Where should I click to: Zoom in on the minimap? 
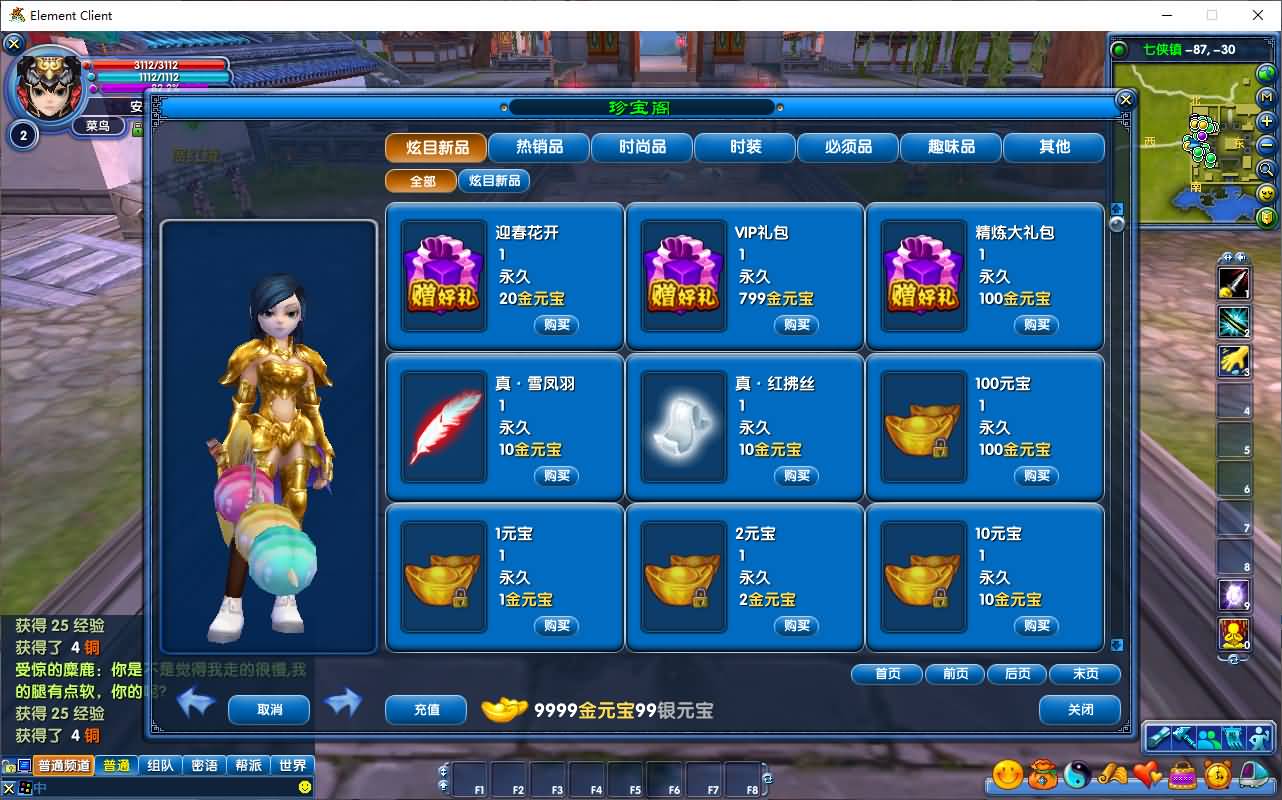(x=1266, y=121)
